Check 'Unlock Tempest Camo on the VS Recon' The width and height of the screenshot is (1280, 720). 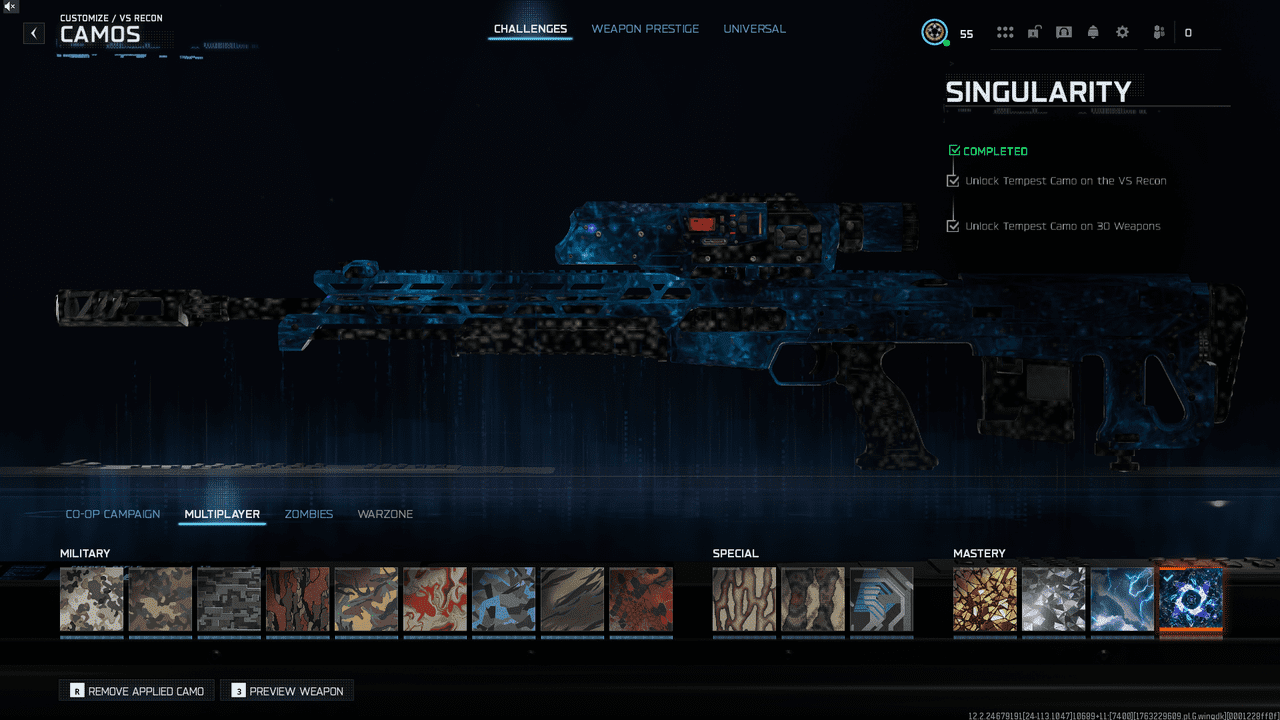[x=952, y=180]
